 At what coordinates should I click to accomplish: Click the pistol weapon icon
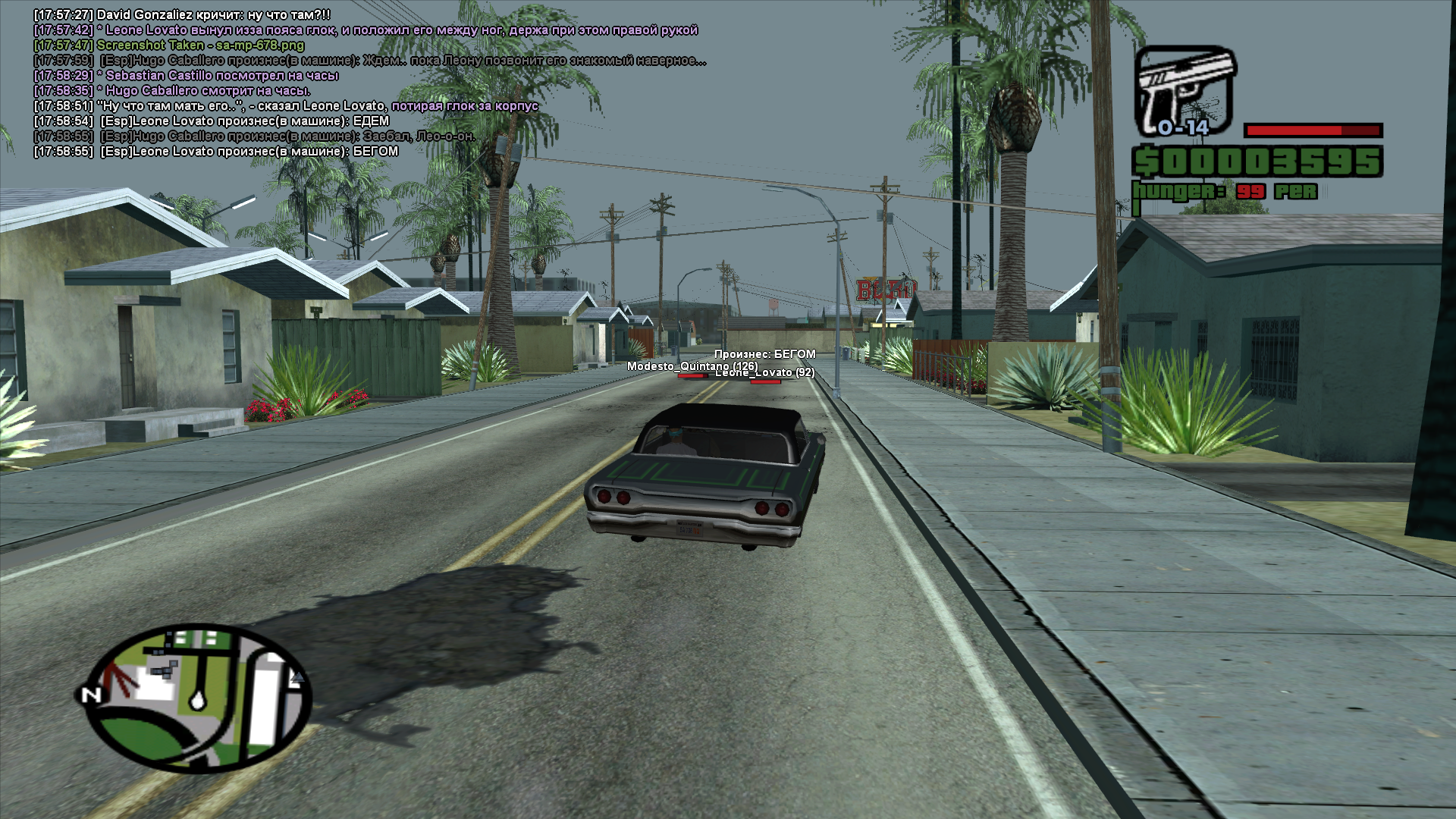(x=1184, y=91)
